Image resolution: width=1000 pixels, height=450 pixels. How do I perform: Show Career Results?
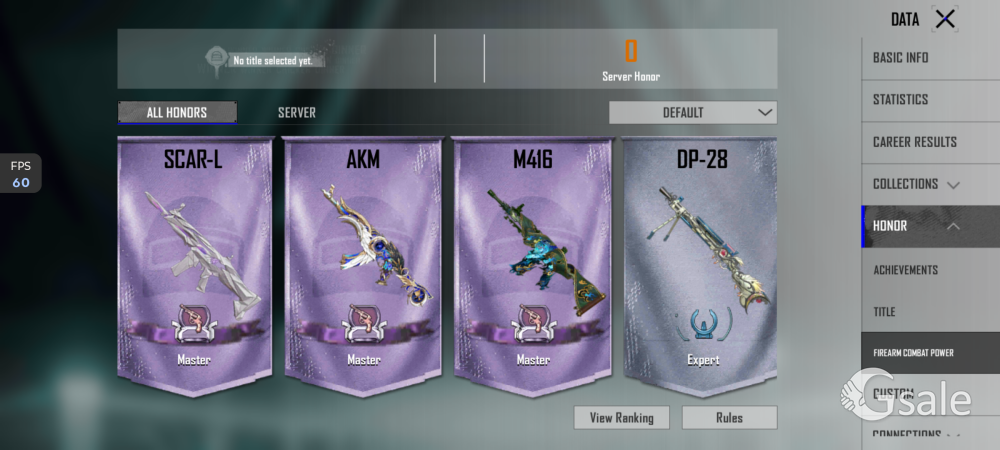[x=930, y=142]
